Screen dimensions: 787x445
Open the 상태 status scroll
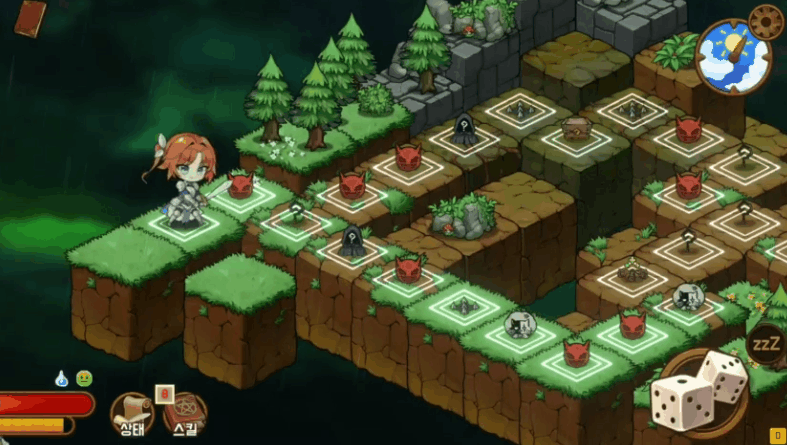click(130, 412)
